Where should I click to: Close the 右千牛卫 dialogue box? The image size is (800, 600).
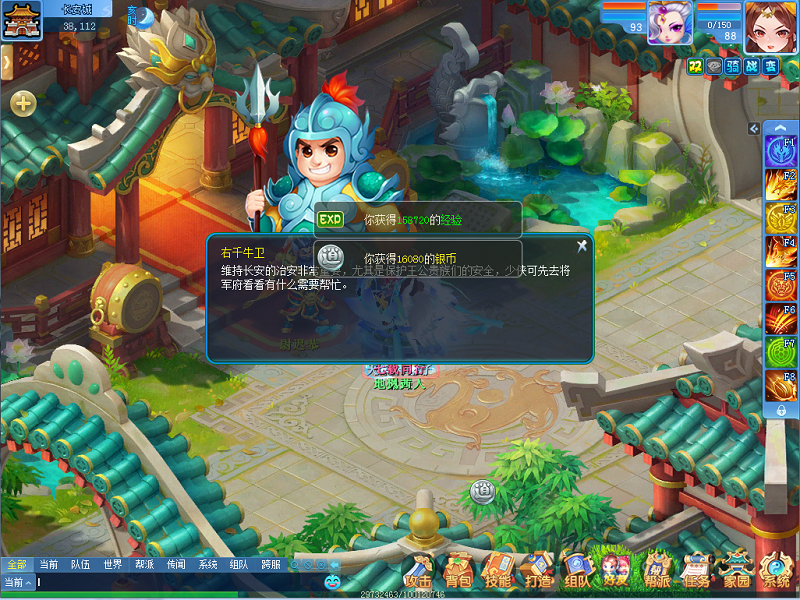pyautogui.click(x=581, y=246)
